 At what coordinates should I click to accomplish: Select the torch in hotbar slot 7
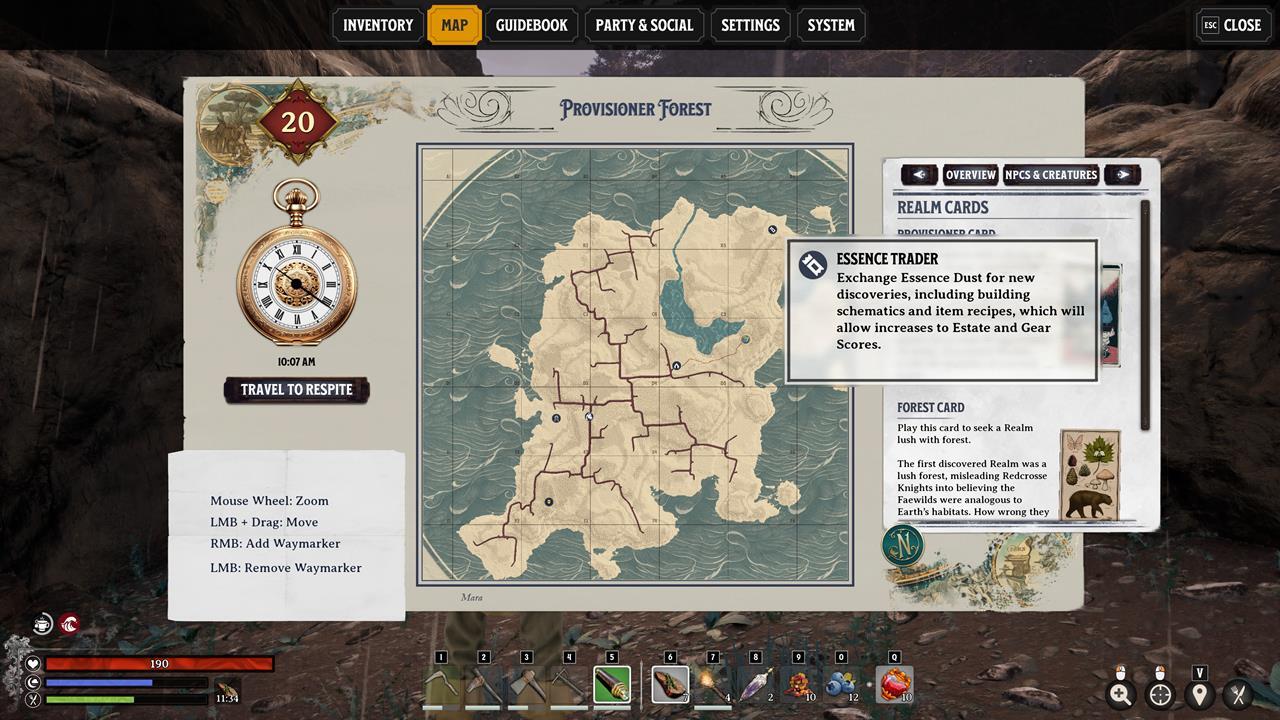712,685
